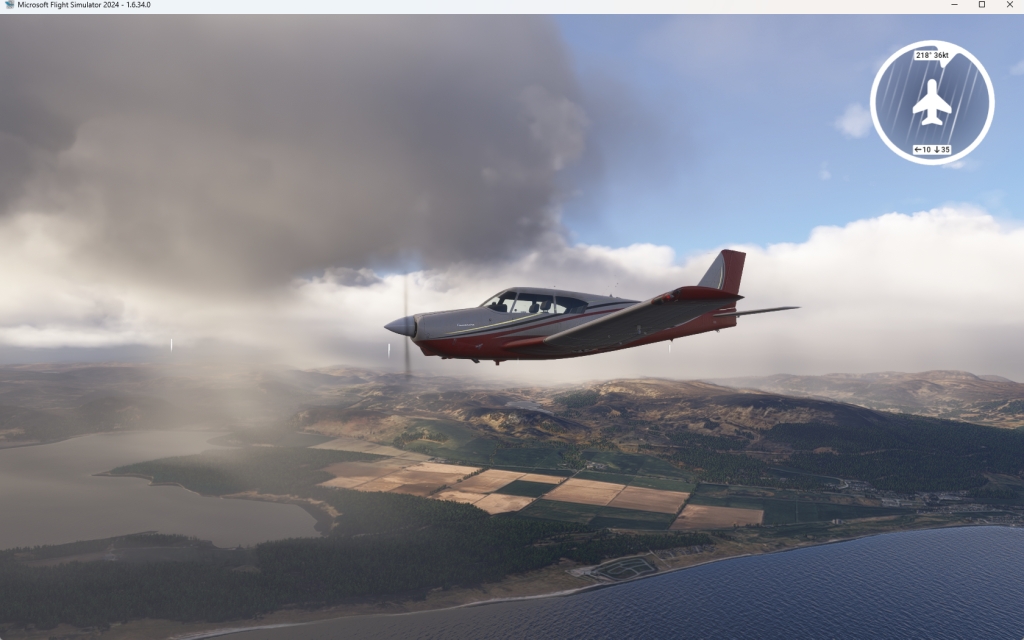This screenshot has height=640, width=1024.
Task: Click the circular wind indicator widget
Action: point(932,102)
